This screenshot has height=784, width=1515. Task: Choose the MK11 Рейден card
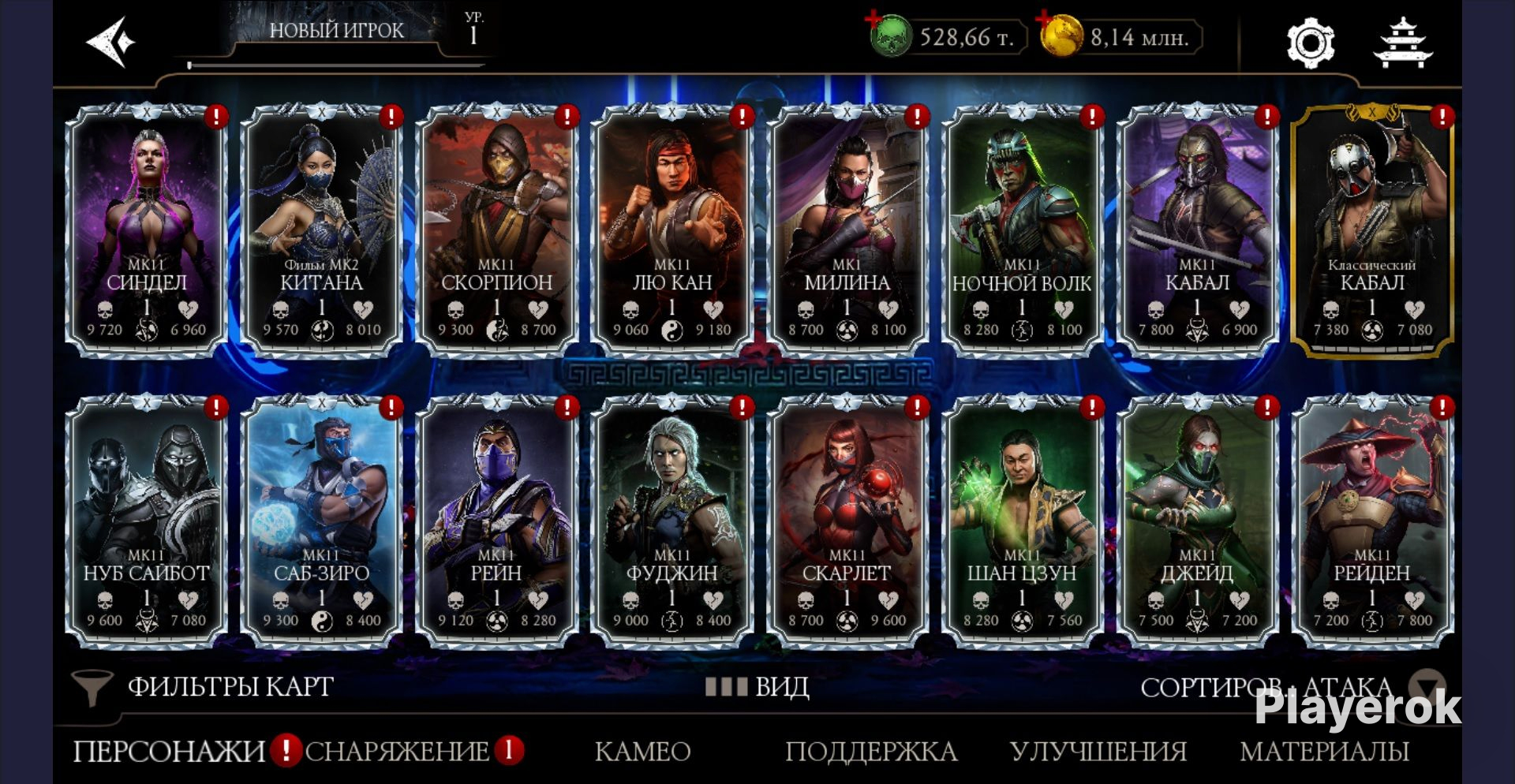coord(1372,521)
